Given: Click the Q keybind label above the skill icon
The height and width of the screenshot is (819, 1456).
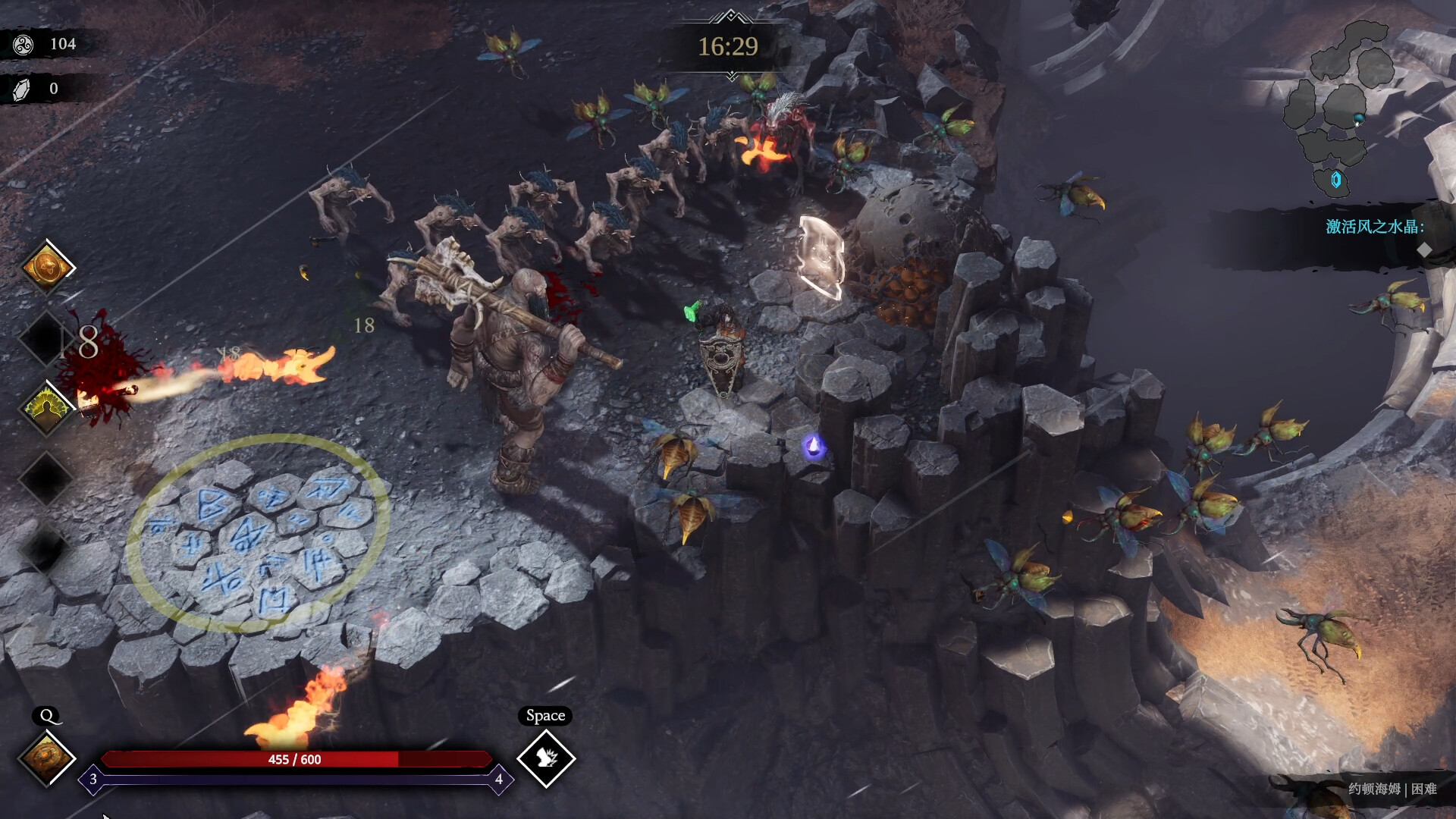Looking at the screenshot, I should pos(47,714).
